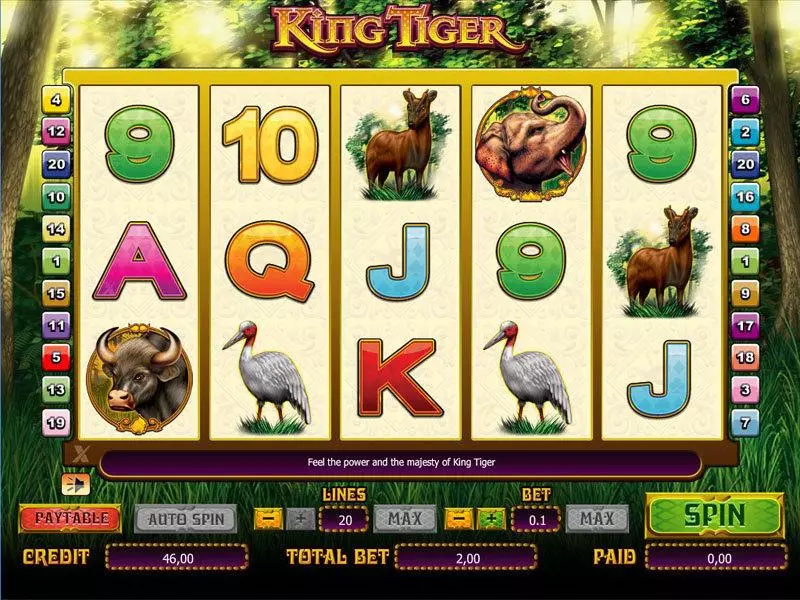800x600 pixels.
Task: Open the PAYTABLE
Action: point(70,519)
